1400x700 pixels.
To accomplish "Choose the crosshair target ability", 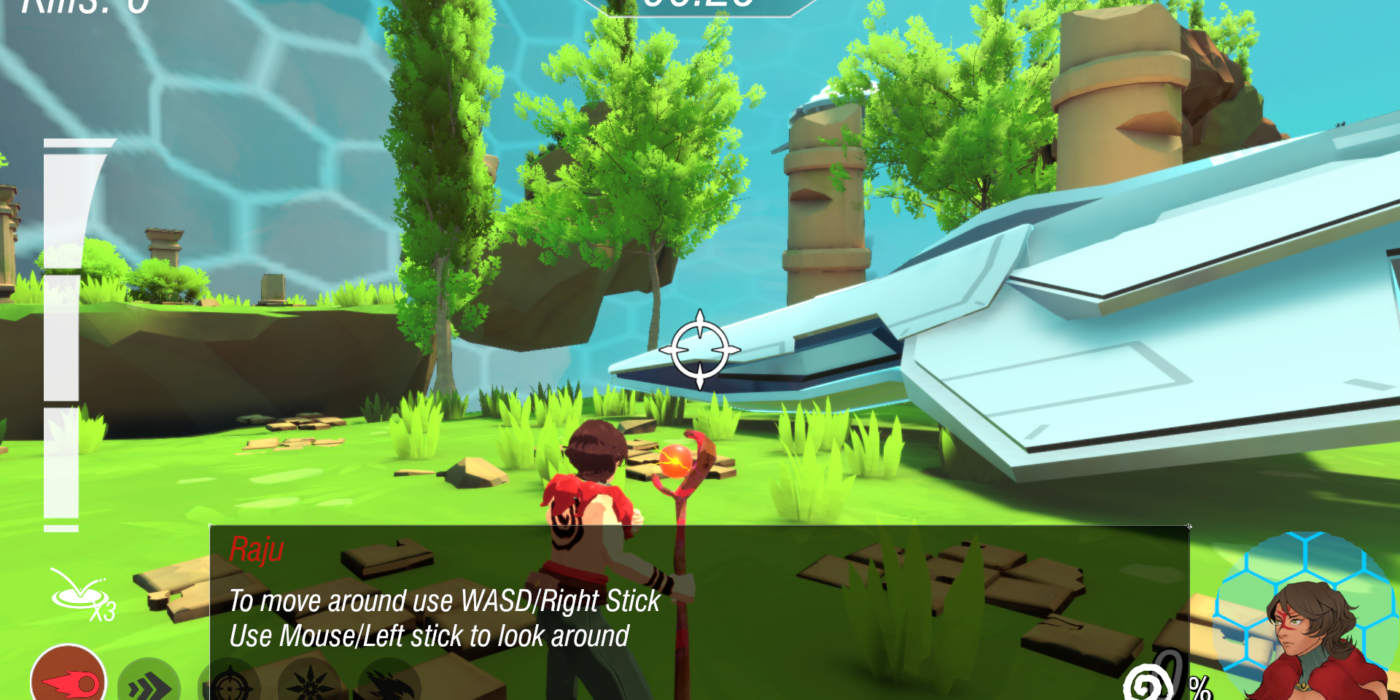I will pyautogui.click(x=229, y=685).
